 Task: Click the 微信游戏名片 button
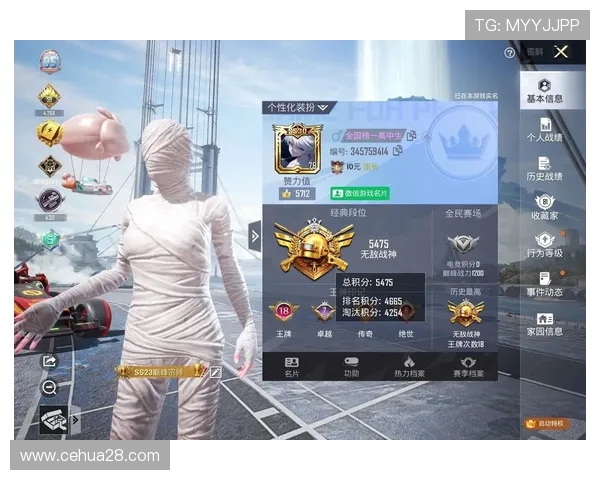click(x=360, y=193)
